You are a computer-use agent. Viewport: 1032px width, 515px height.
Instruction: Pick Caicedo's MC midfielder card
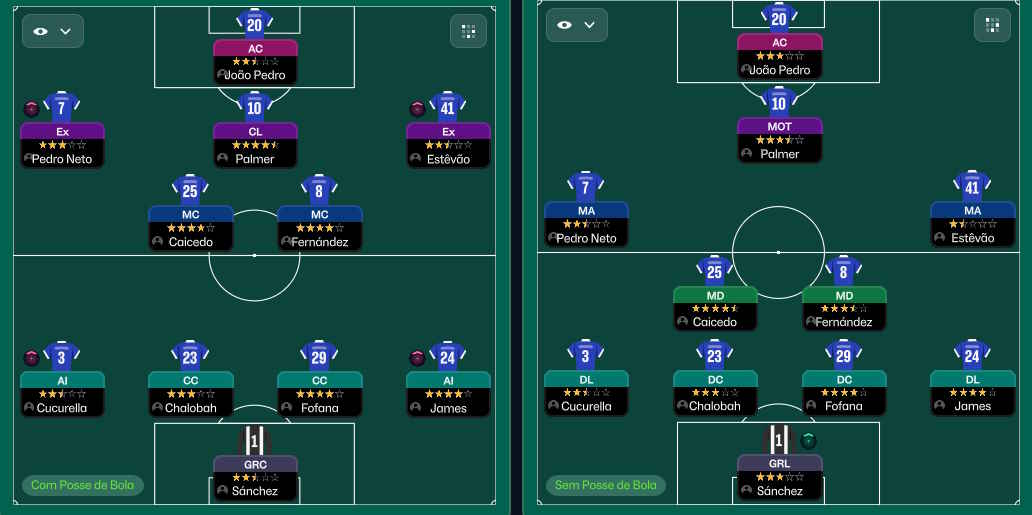(190, 228)
